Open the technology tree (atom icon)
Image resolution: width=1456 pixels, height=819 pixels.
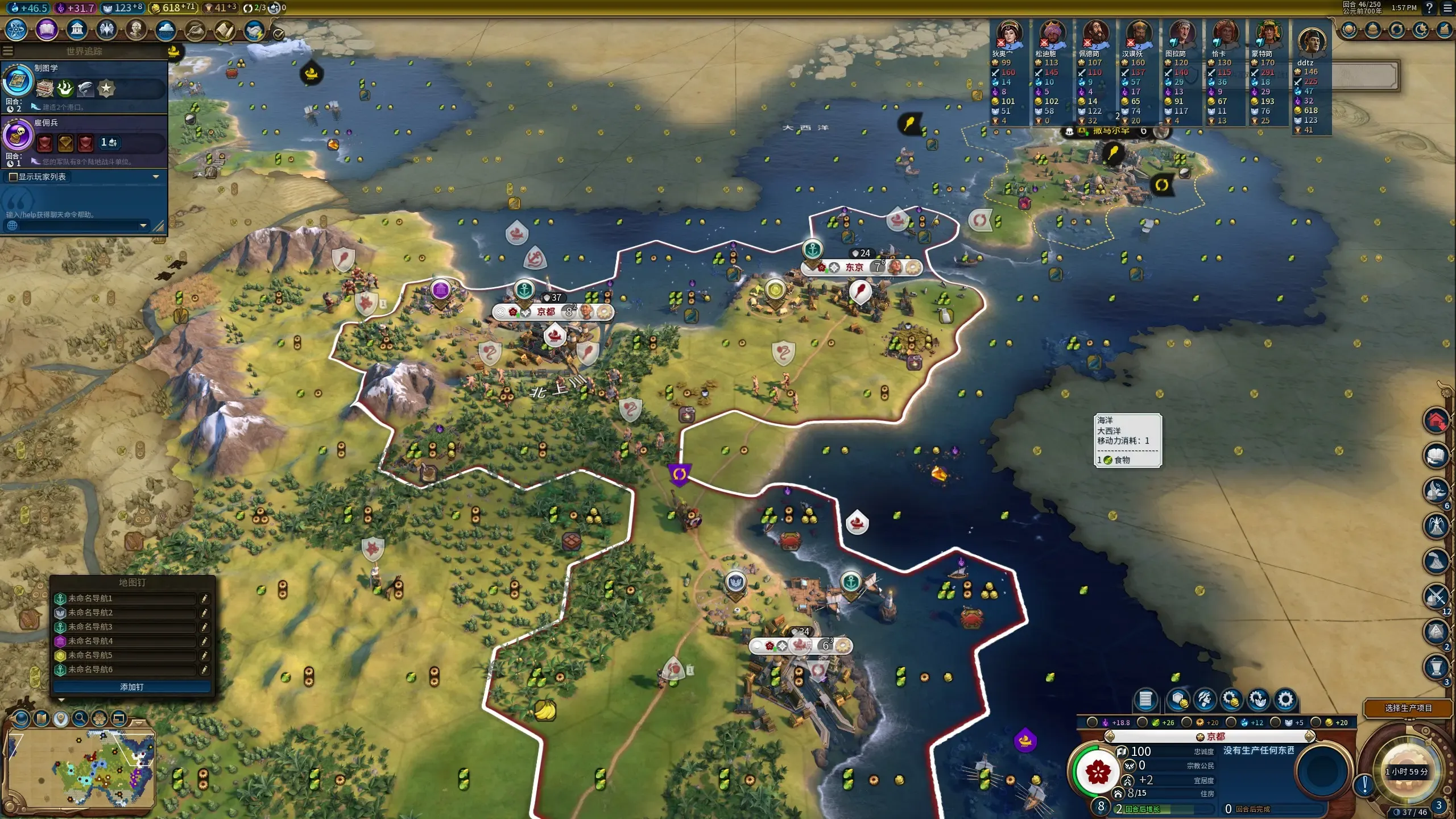click(16, 30)
